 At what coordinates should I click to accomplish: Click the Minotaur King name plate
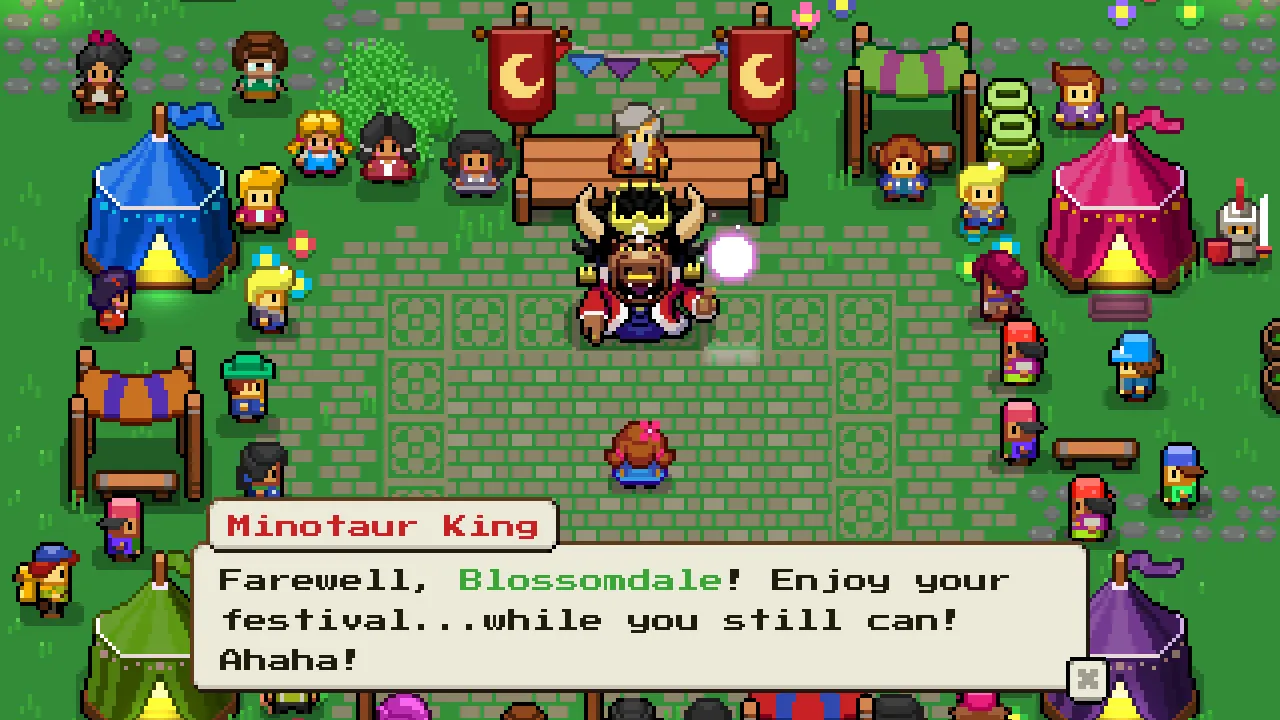[383, 526]
